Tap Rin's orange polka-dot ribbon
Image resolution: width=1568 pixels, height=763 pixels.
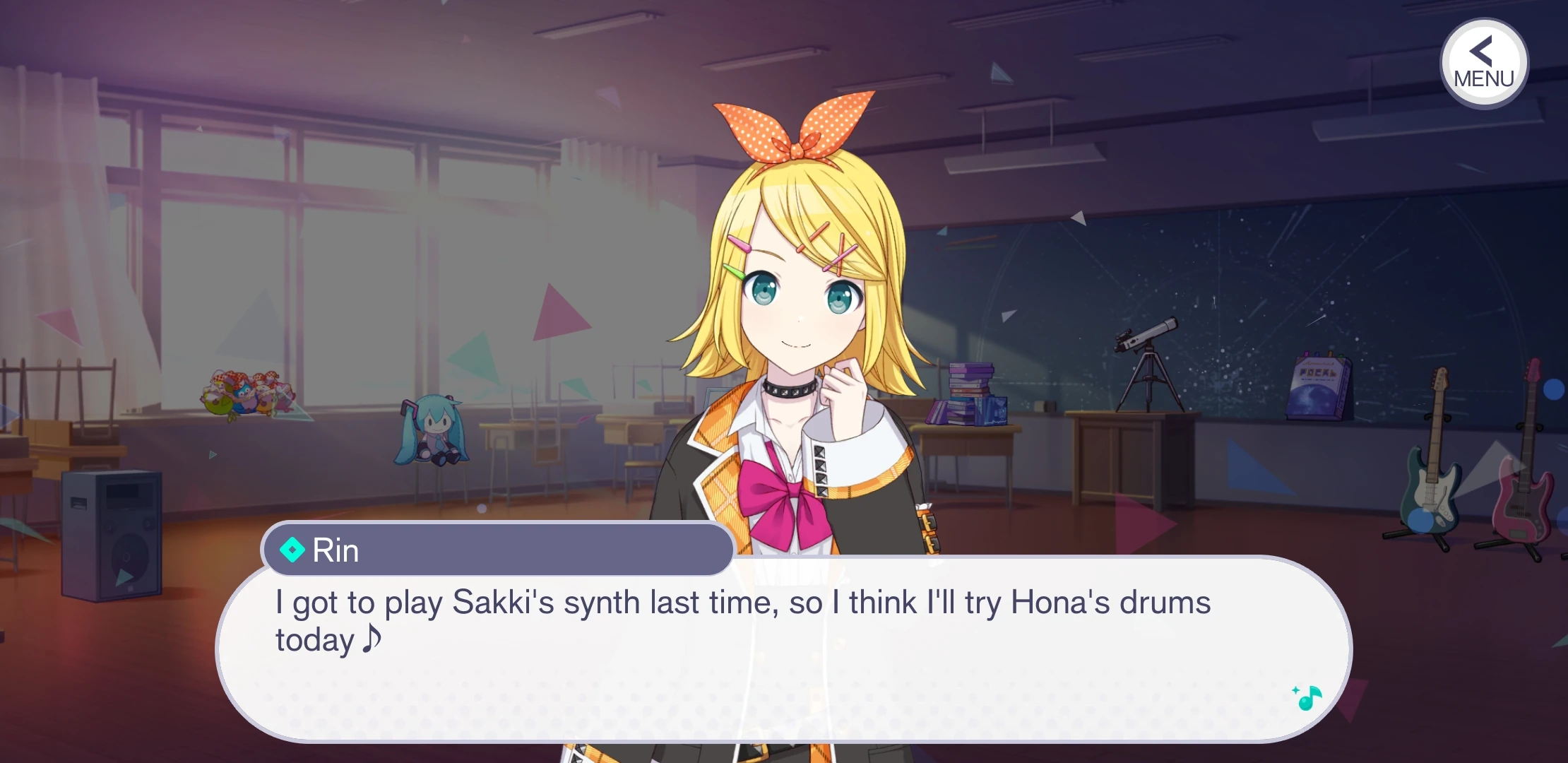pos(795,131)
